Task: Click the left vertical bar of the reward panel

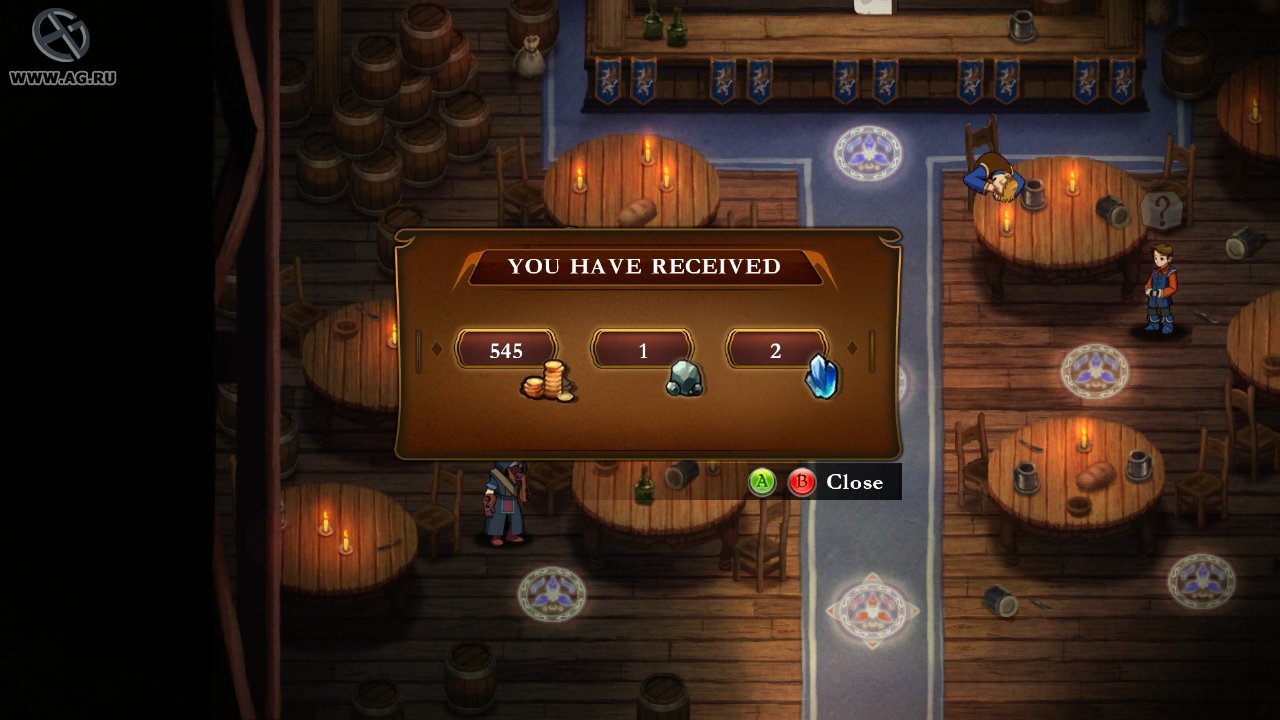Action: tap(419, 351)
